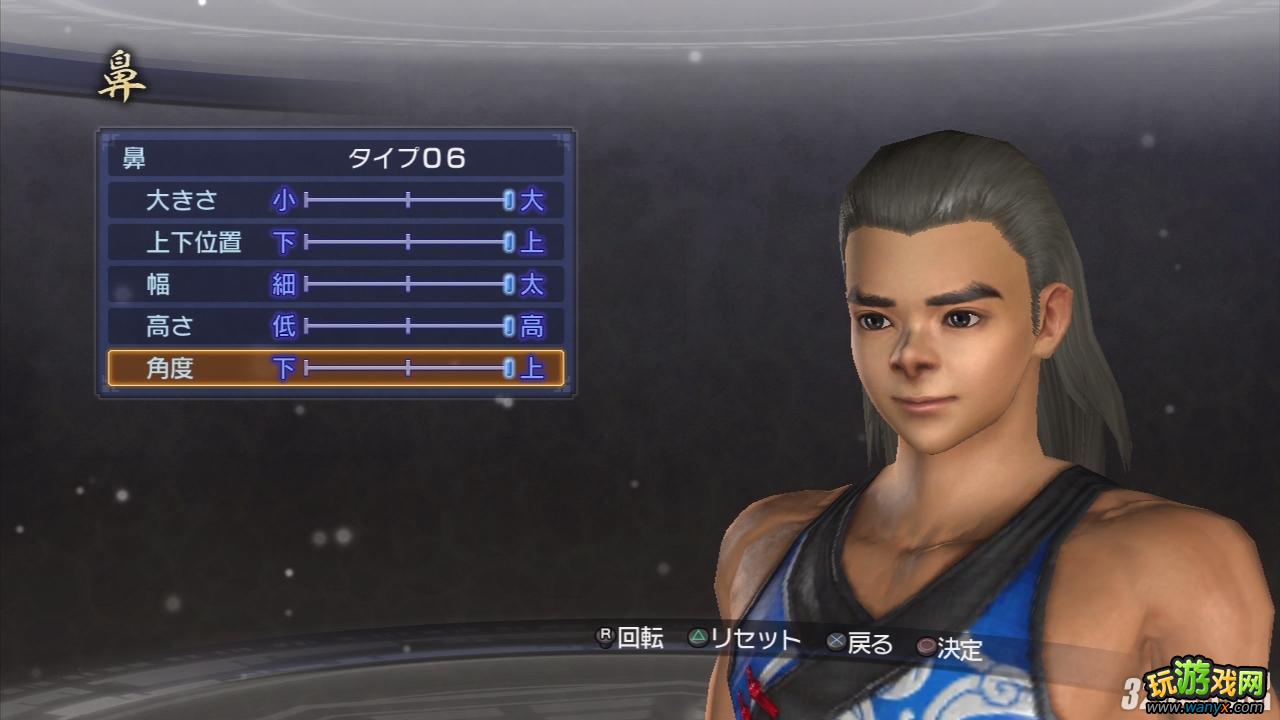Confirm changes with the 決定 button

point(955,645)
